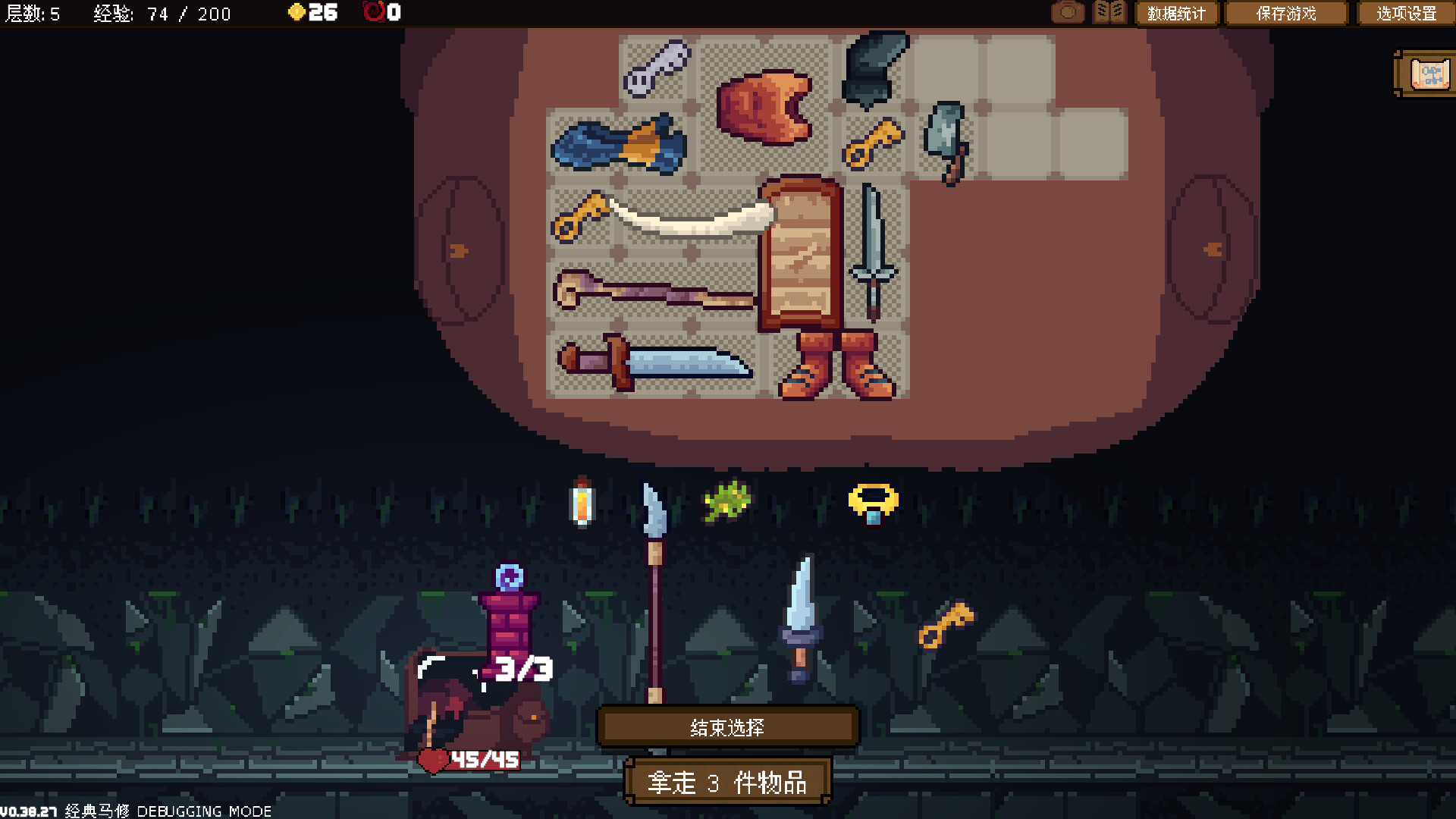1456x819 pixels.
Task: Open the map scroll icon on right edge
Action: coord(1429,74)
